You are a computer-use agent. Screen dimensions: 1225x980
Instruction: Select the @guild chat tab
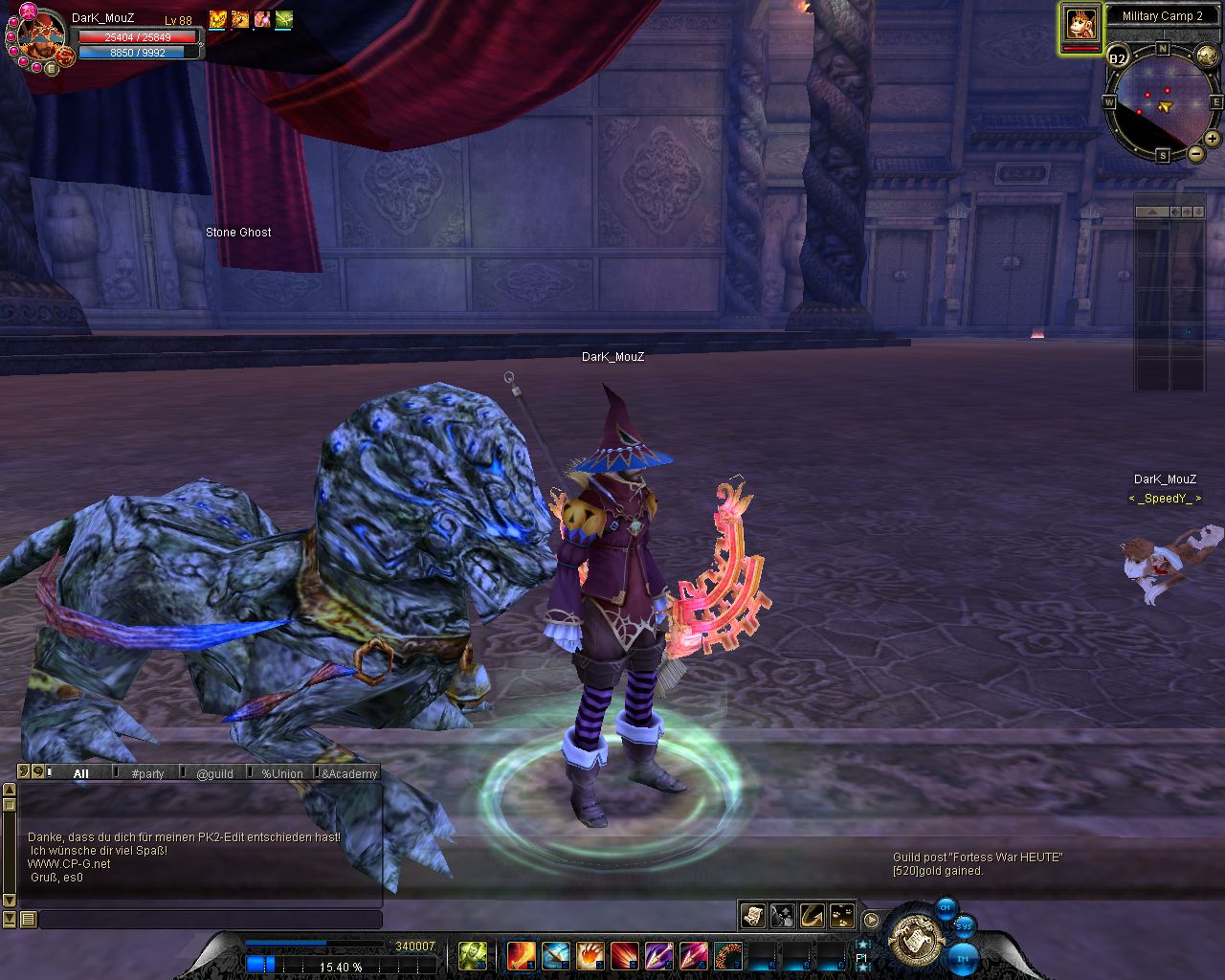214,773
